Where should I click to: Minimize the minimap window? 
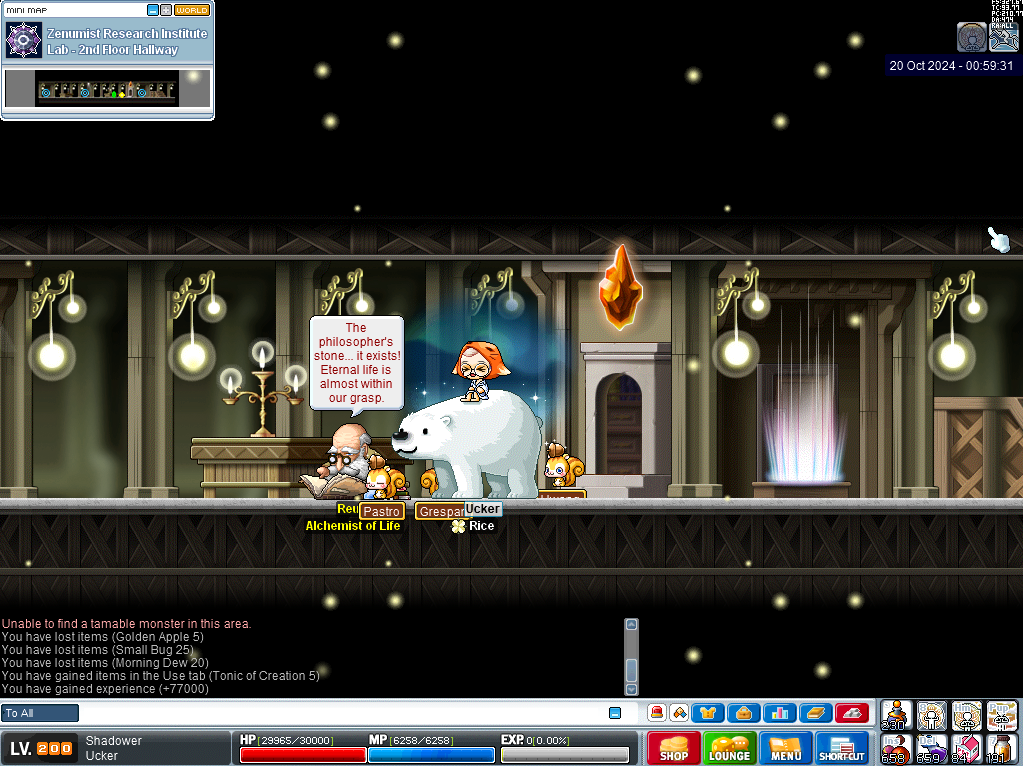click(x=153, y=10)
